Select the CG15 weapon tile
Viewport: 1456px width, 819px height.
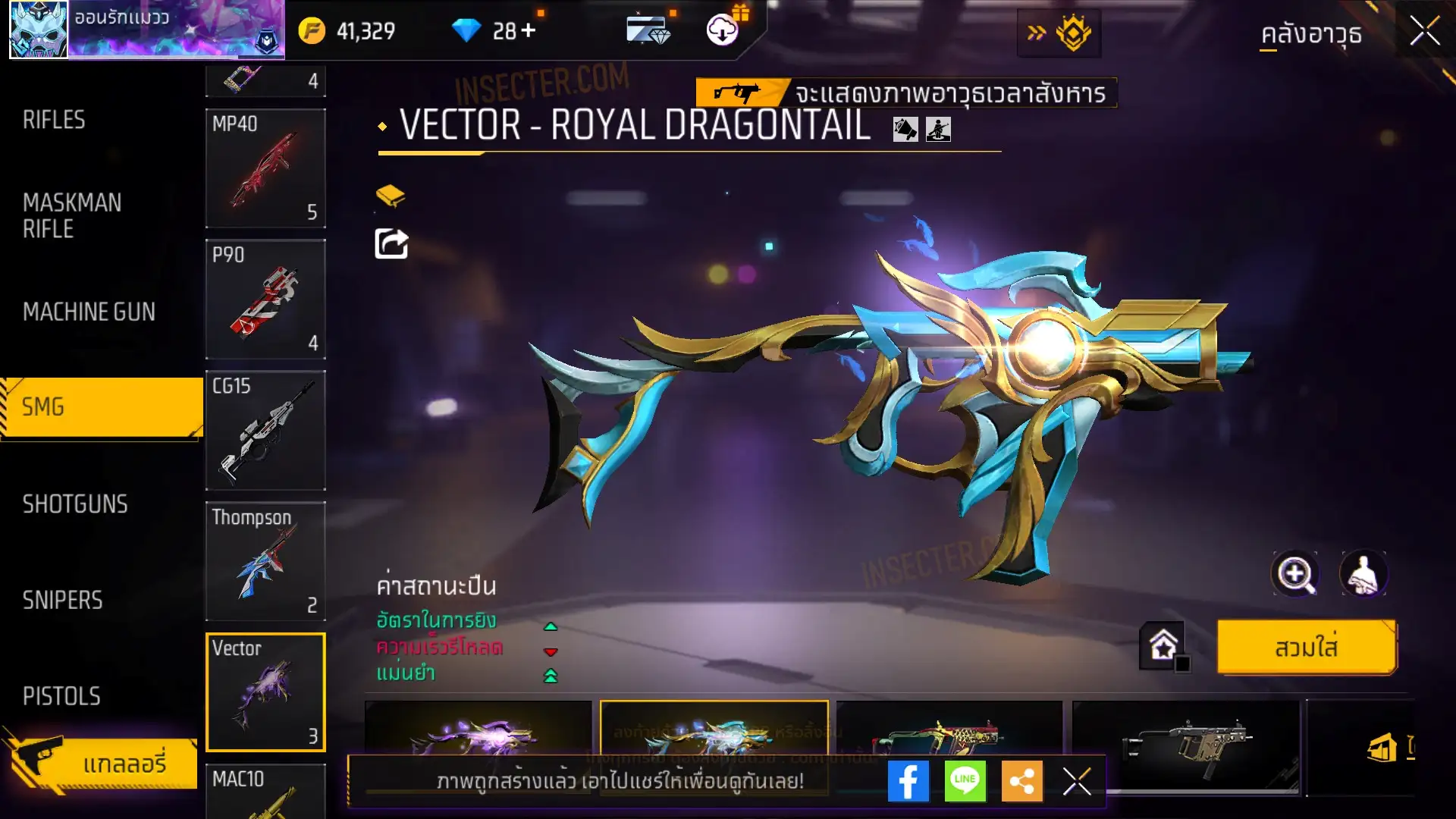click(x=265, y=431)
